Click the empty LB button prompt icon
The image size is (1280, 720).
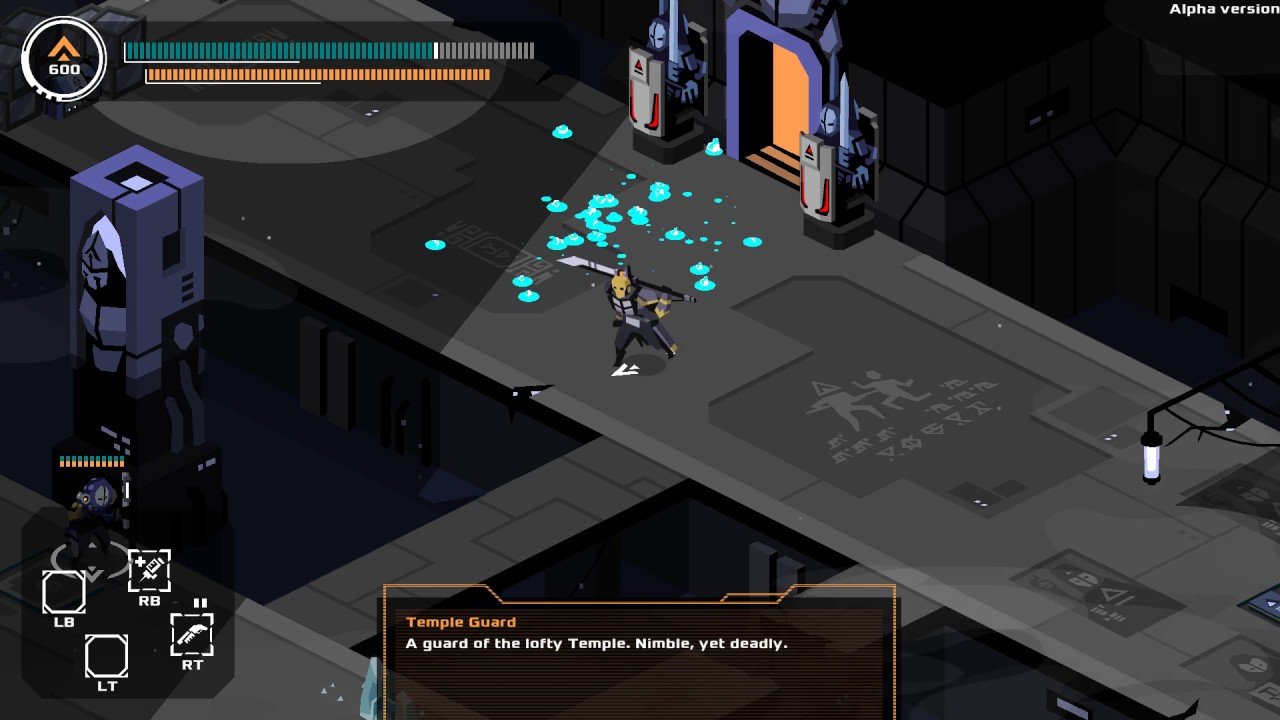(65, 593)
